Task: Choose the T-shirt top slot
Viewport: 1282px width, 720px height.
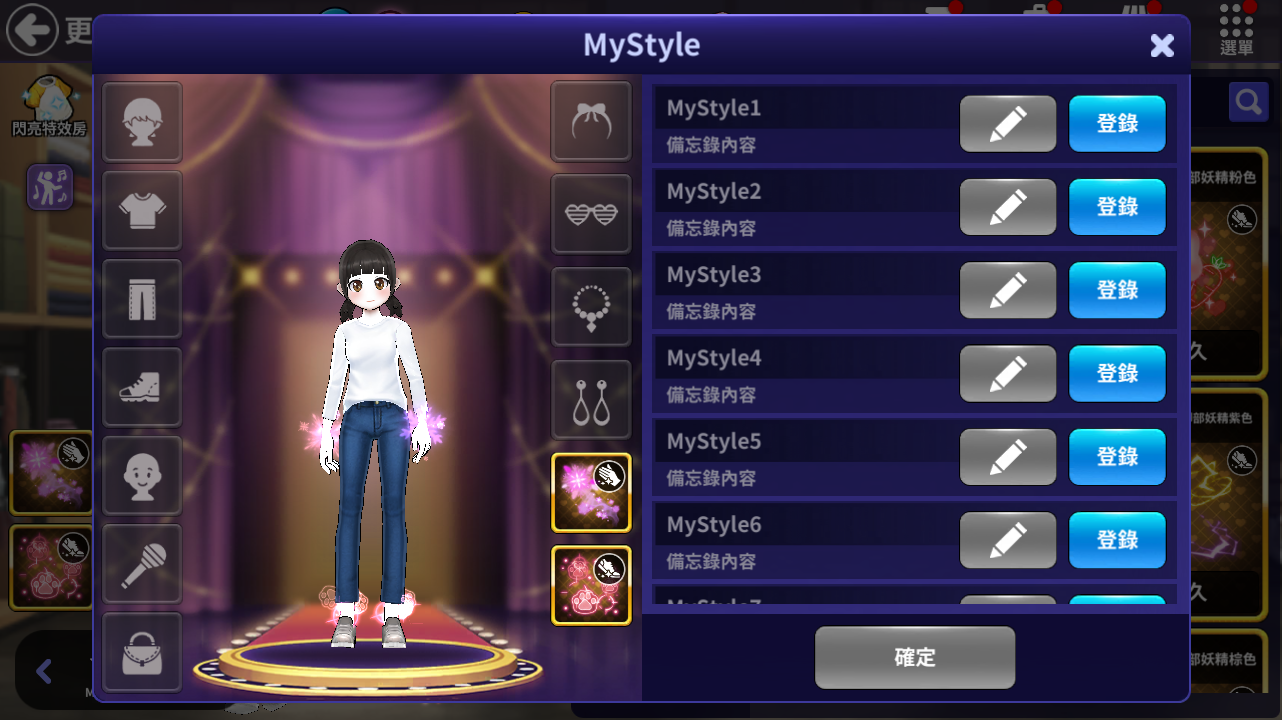Action: point(142,210)
